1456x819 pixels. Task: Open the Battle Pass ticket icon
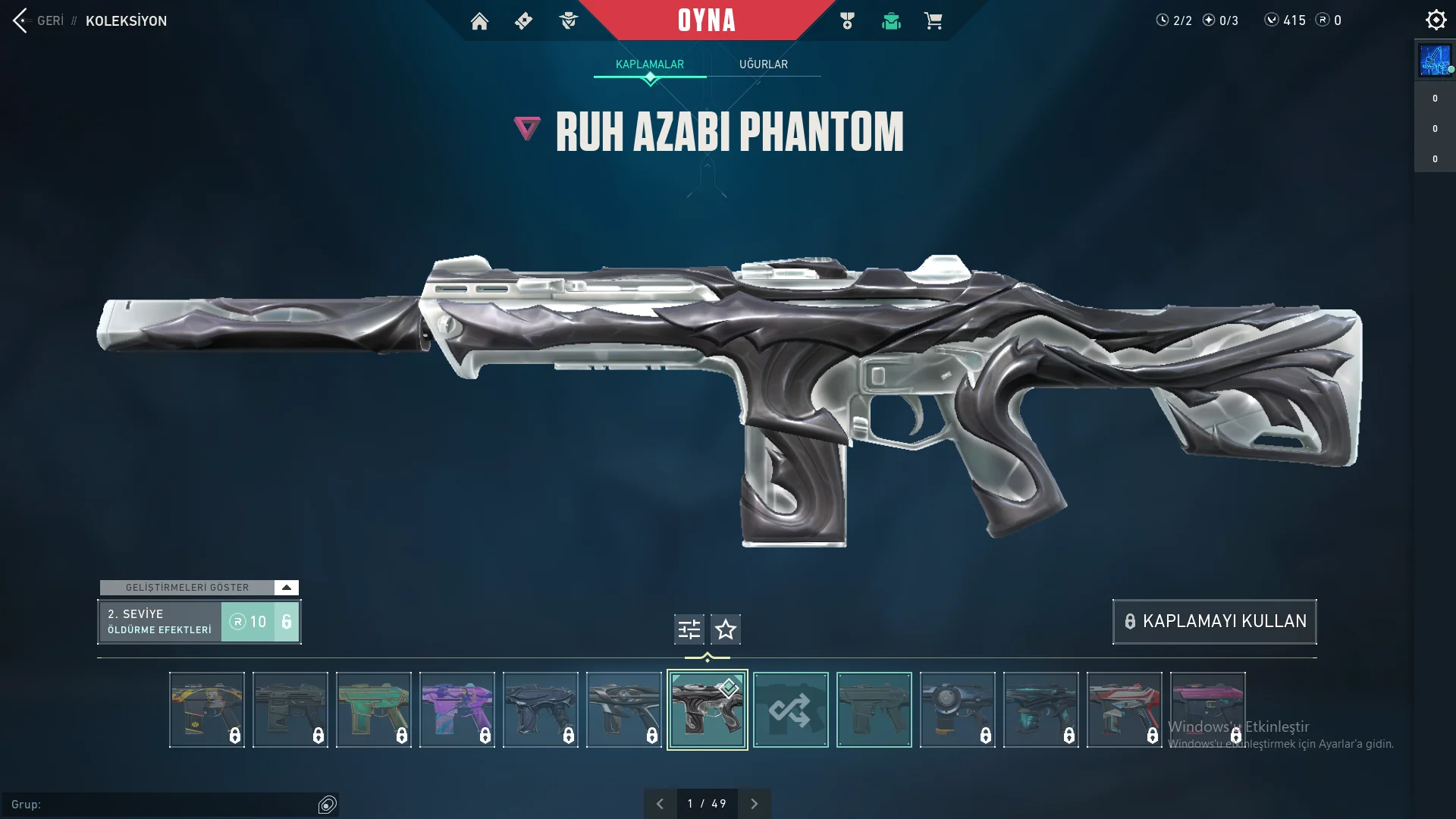coord(523,21)
